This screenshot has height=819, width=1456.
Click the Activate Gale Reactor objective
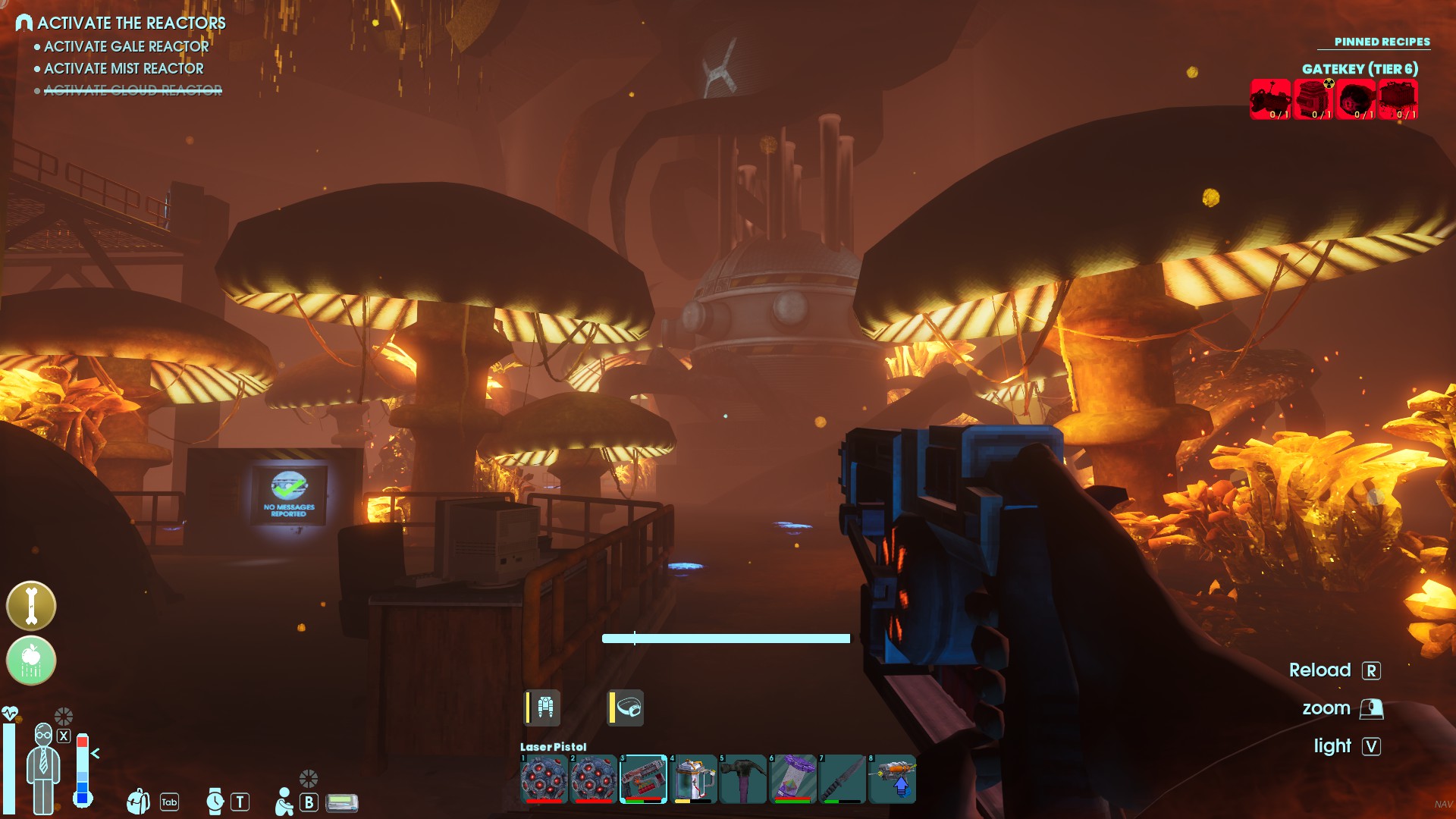tap(126, 46)
